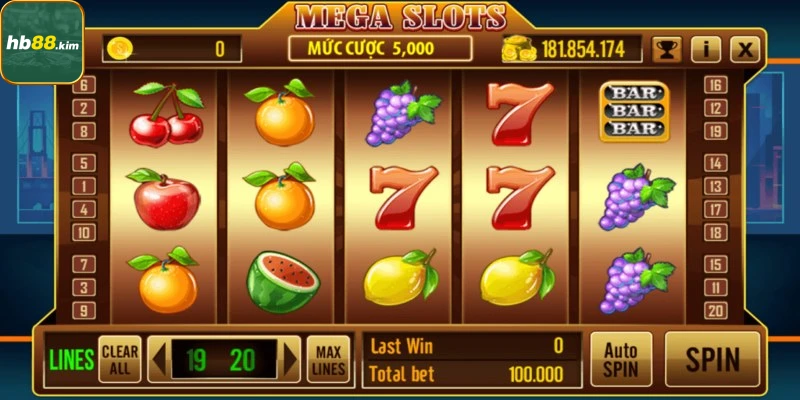Show the info paytable

point(706,49)
